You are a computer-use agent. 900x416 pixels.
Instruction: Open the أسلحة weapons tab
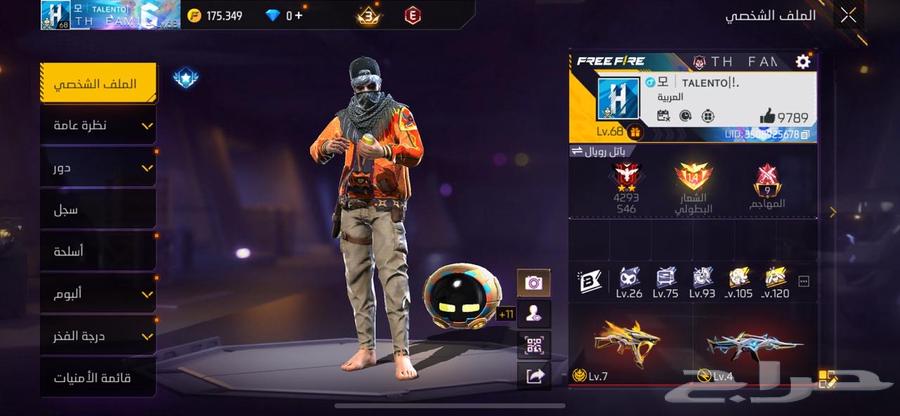[x=98, y=252]
